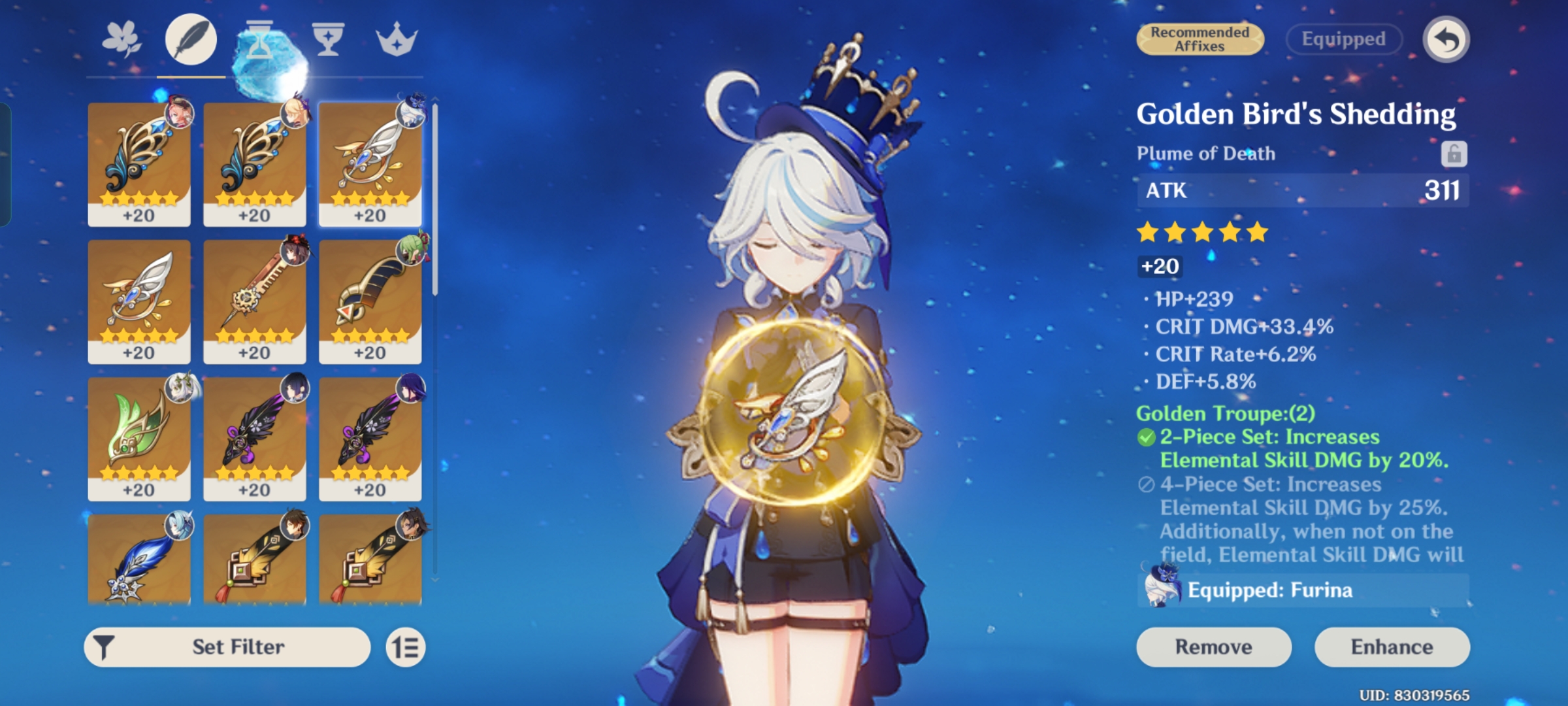1568x706 pixels.
Task: Enable the Equipped filter toggle
Action: pos(1344,39)
